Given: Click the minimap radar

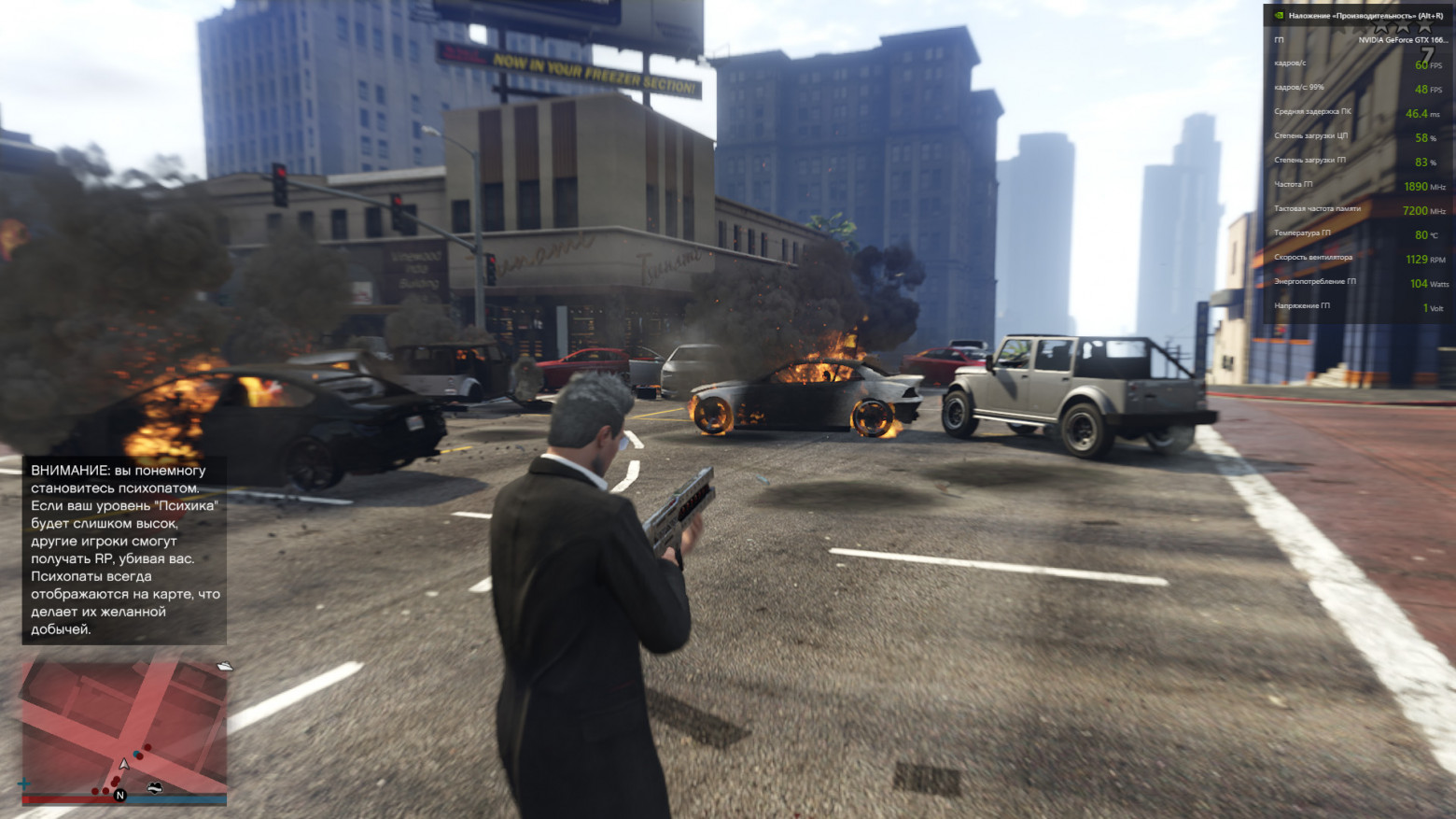Looking at the screenshot, I should pos(123,728).
